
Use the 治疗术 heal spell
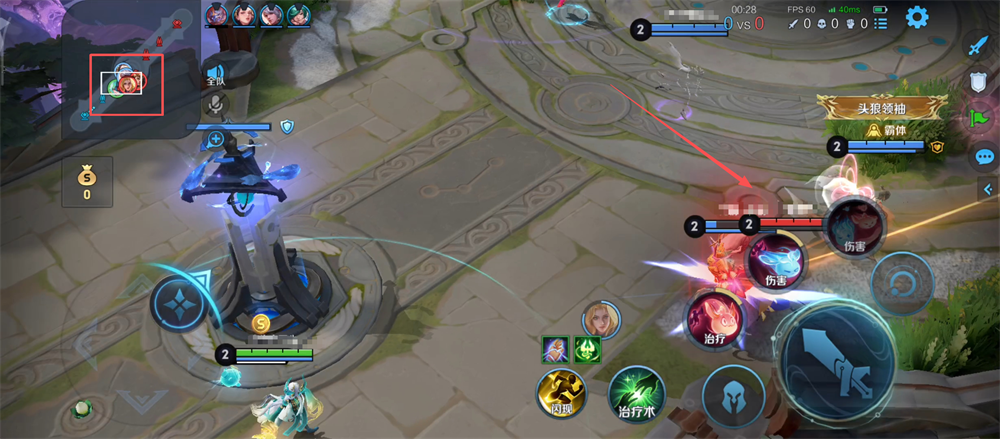637,393
